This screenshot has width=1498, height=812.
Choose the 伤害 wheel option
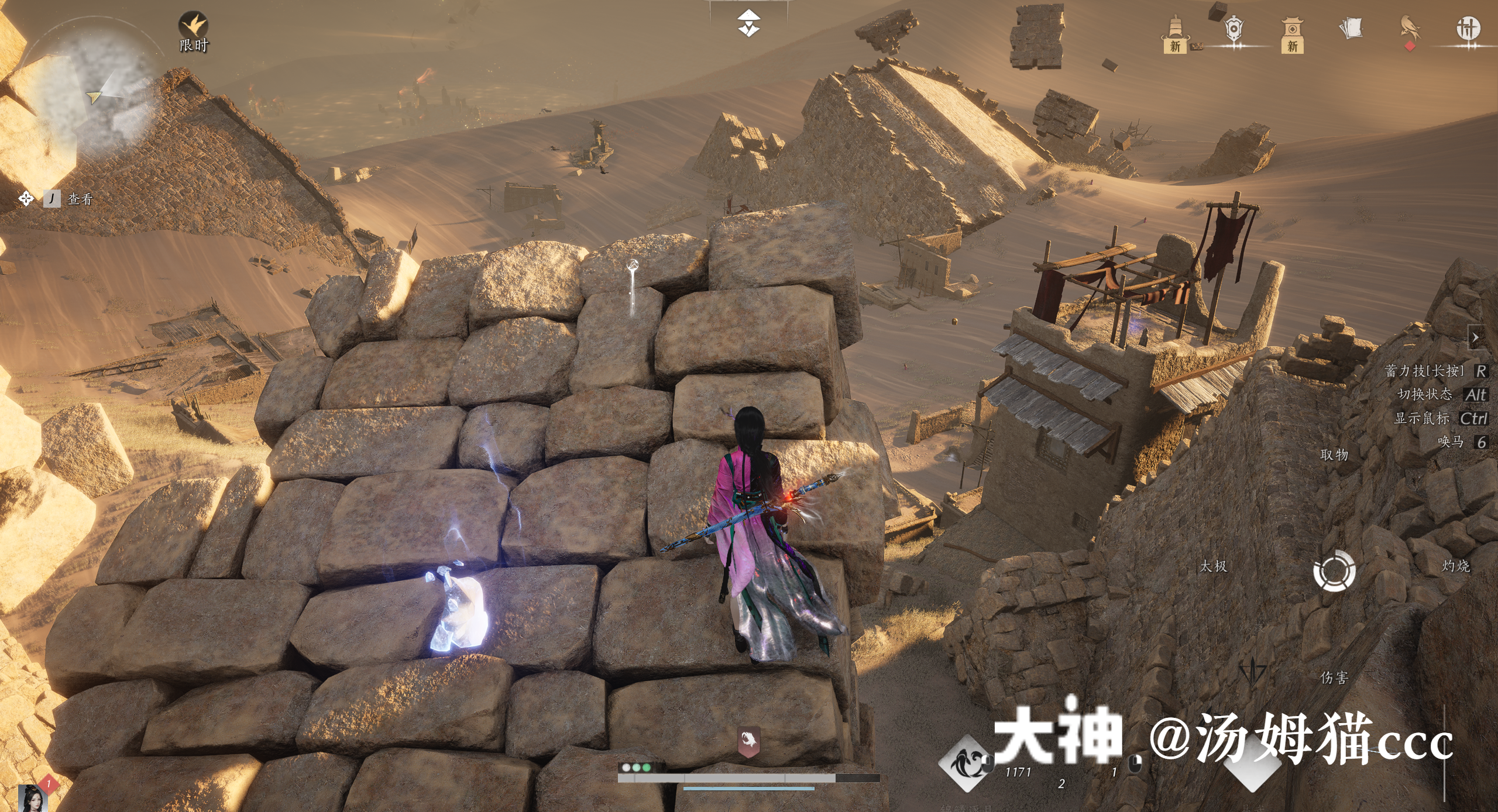[x=1334, y=677]
